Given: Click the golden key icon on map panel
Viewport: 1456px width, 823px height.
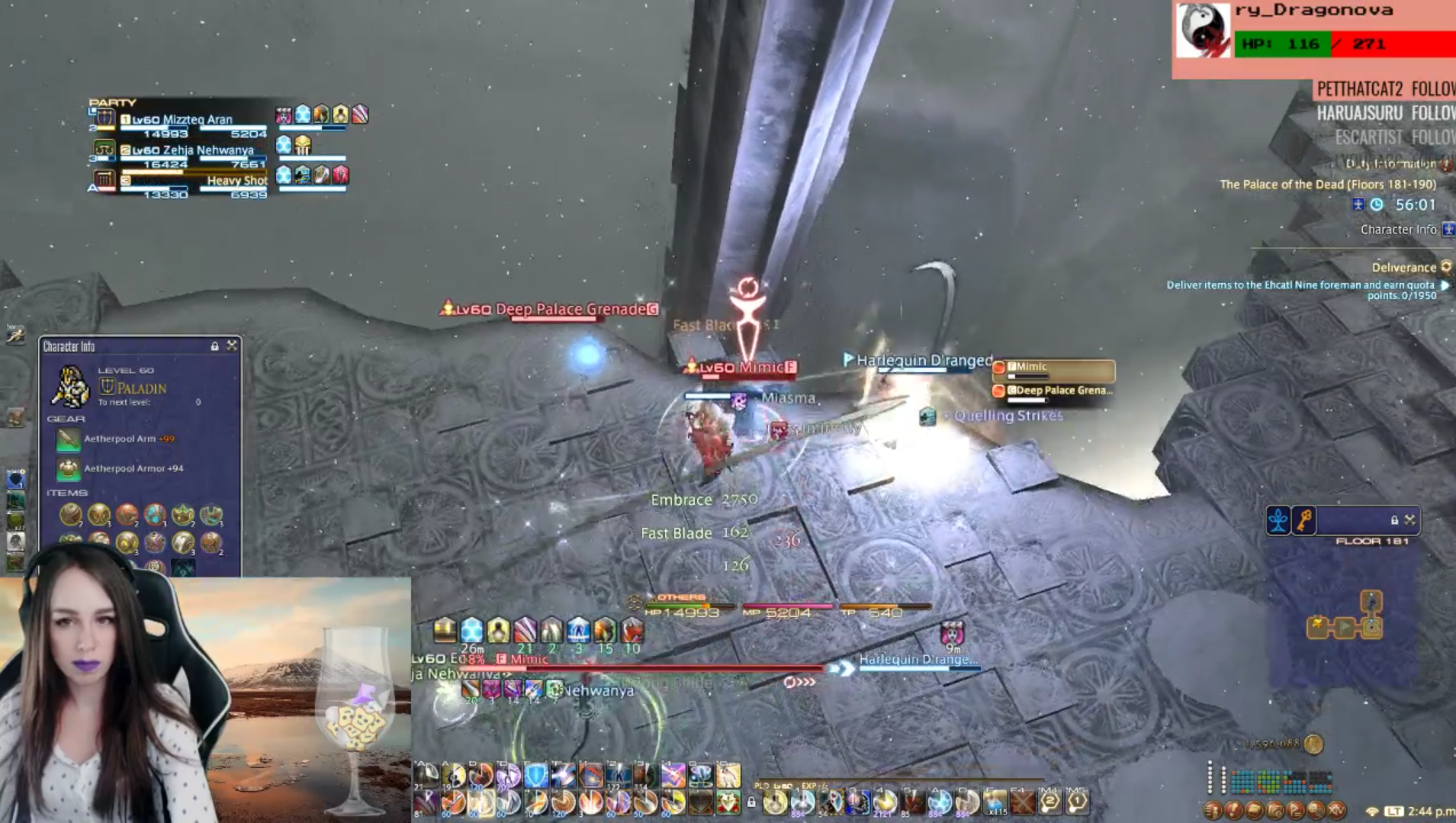Looking at the screenshot, I should coord(1304,519).
